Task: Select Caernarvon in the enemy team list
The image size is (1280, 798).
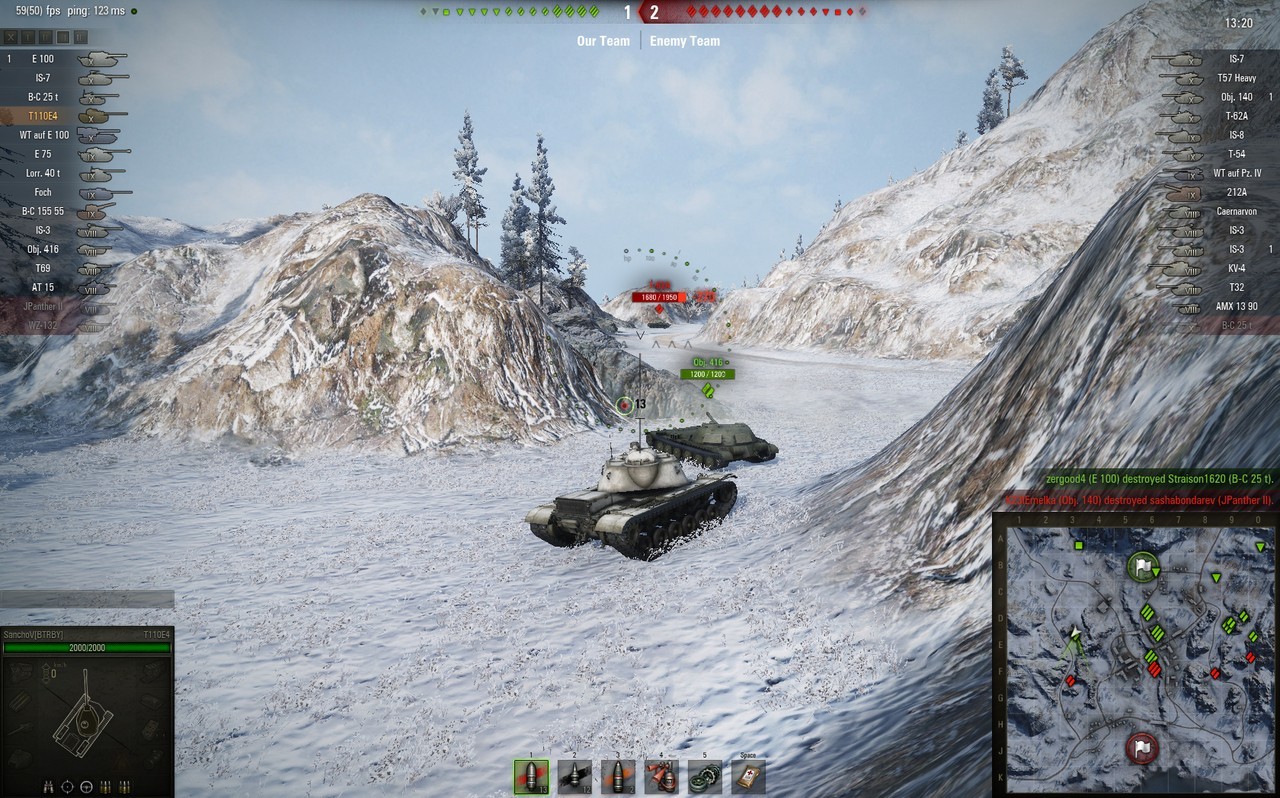Action: pos(1215,211)
